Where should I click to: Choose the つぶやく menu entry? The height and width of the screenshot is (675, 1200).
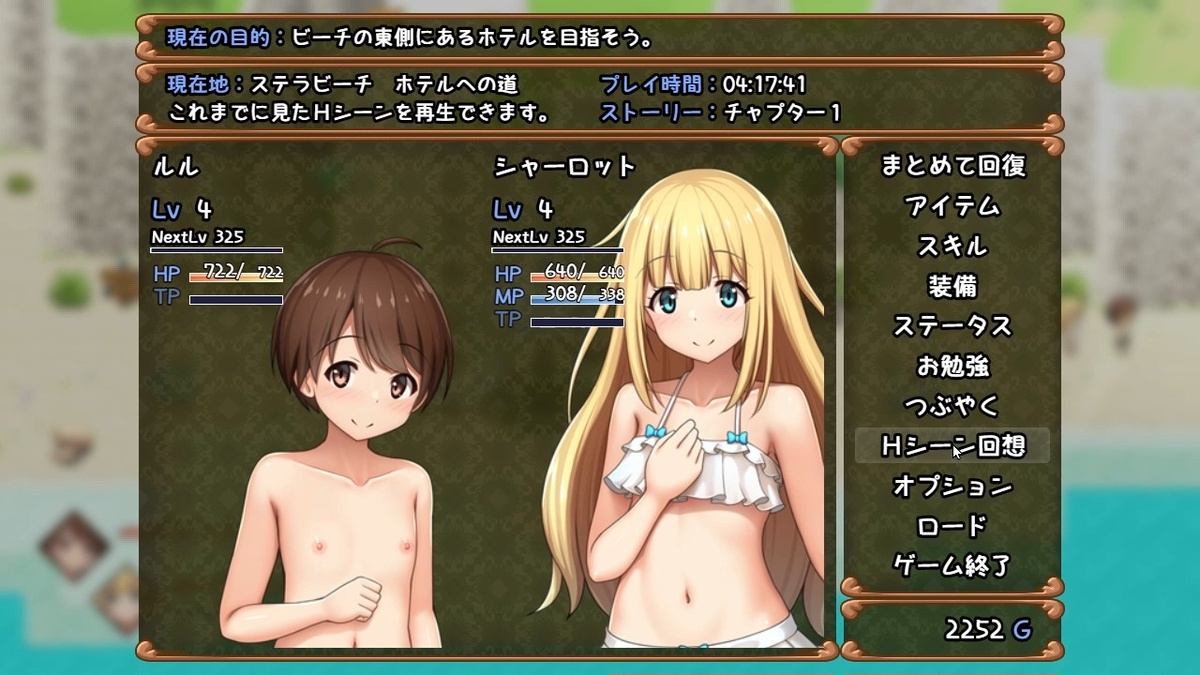point(952,406)
